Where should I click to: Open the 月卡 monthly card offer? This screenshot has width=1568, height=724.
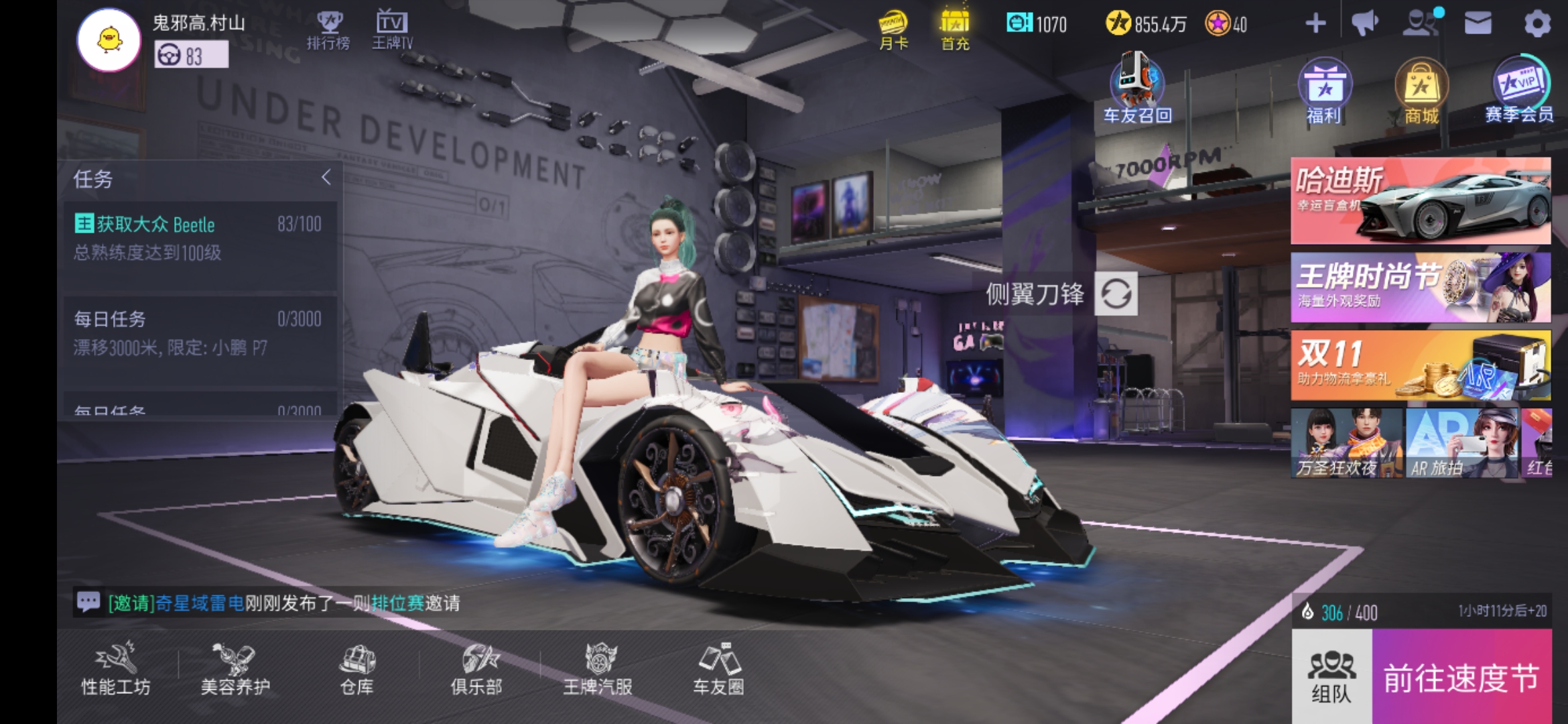[x=893, y=30]
